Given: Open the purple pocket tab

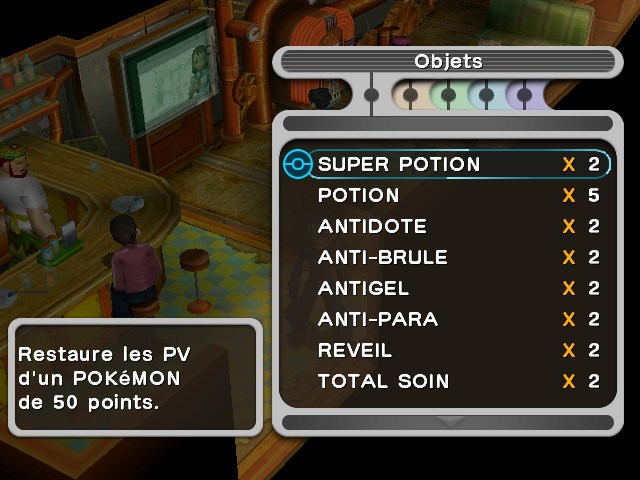Looking at the screenshot, I should click(x=523, y=96).
